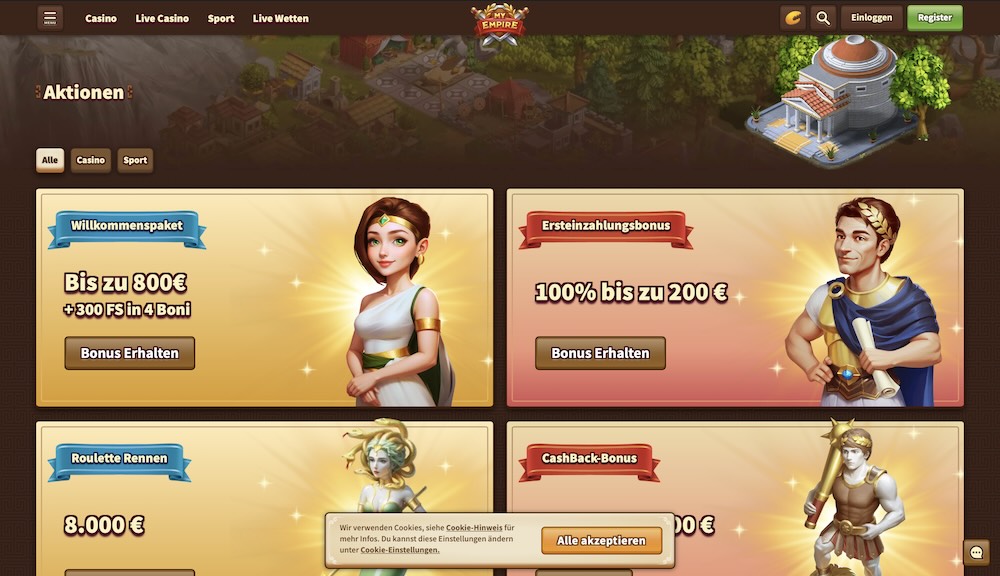Go to the Casino section

[101, 18]
